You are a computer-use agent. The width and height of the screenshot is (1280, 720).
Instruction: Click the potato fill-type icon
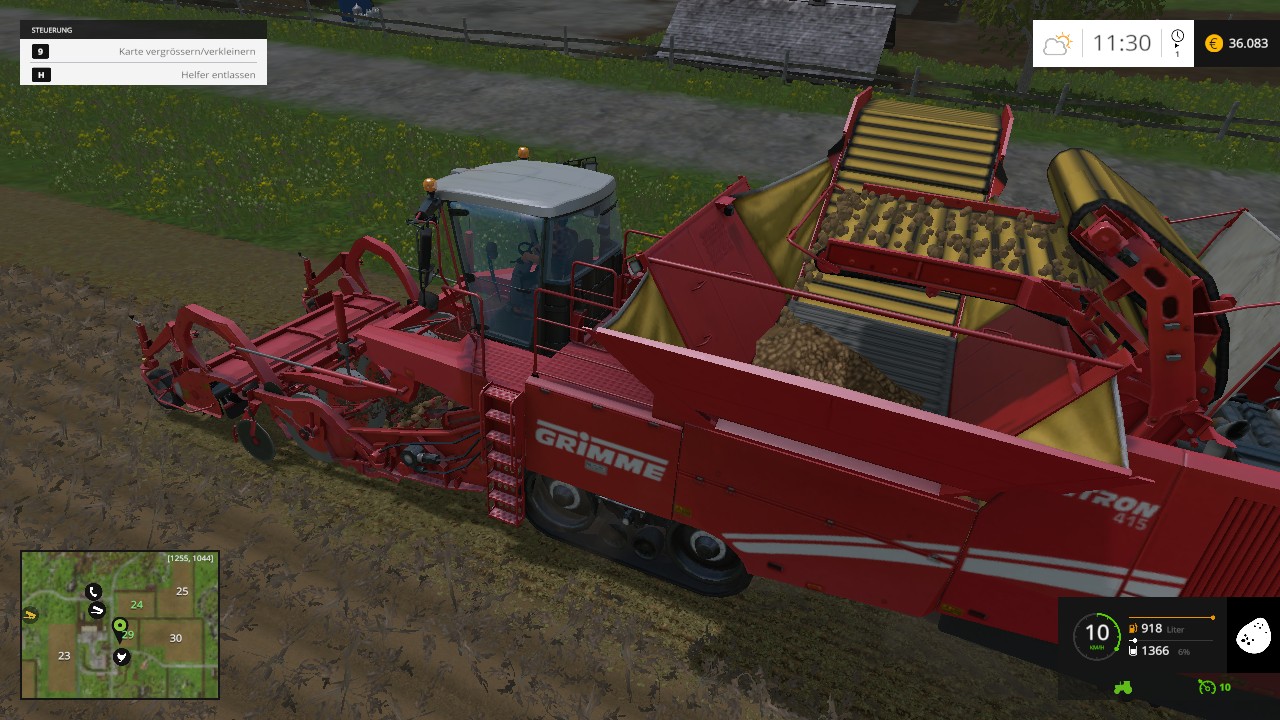(1253, 635)
